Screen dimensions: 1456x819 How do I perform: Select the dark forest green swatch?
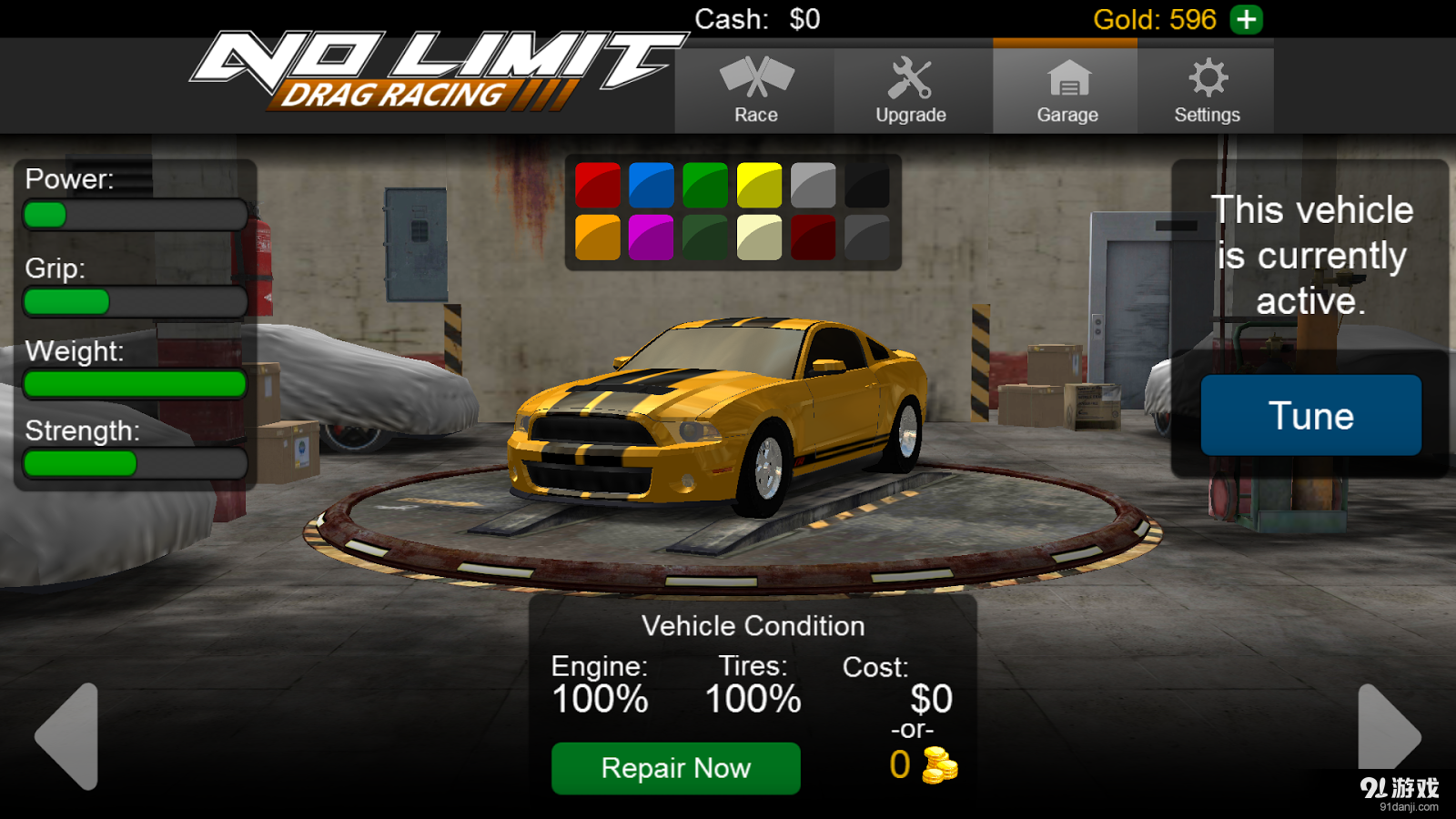click(705, 238)
